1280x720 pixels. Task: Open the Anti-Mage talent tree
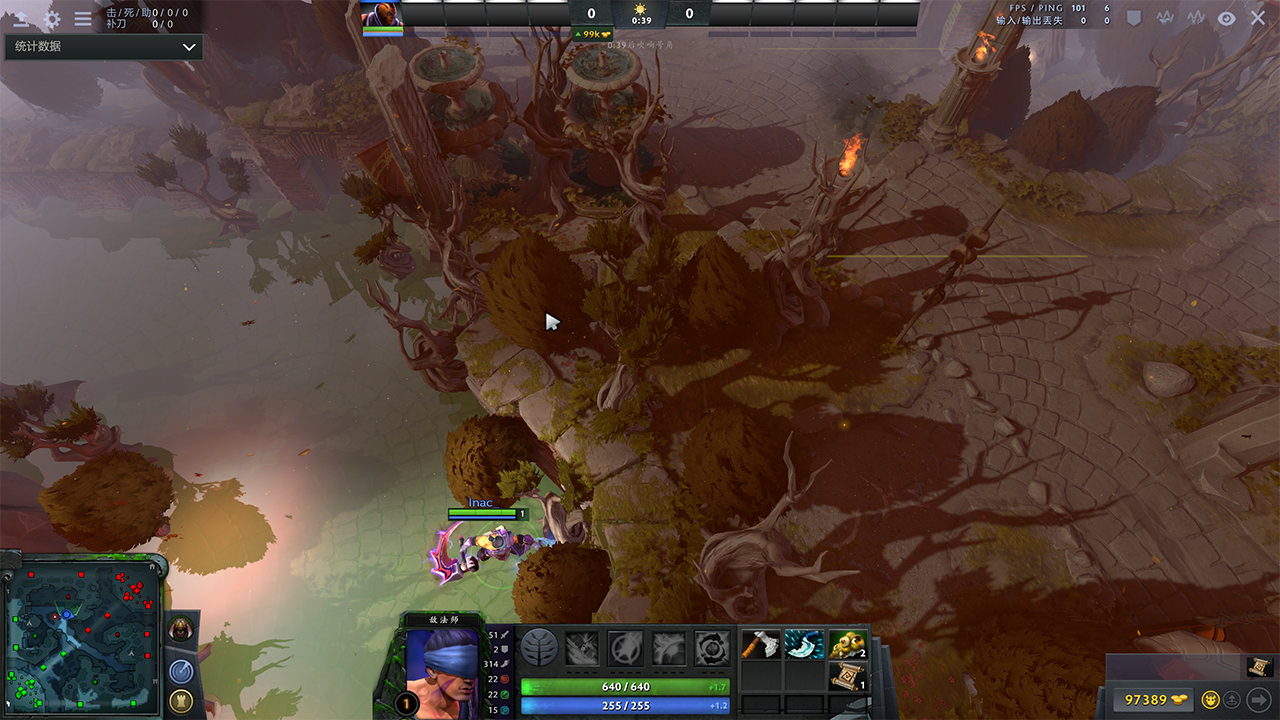click(x=539, y=648)
